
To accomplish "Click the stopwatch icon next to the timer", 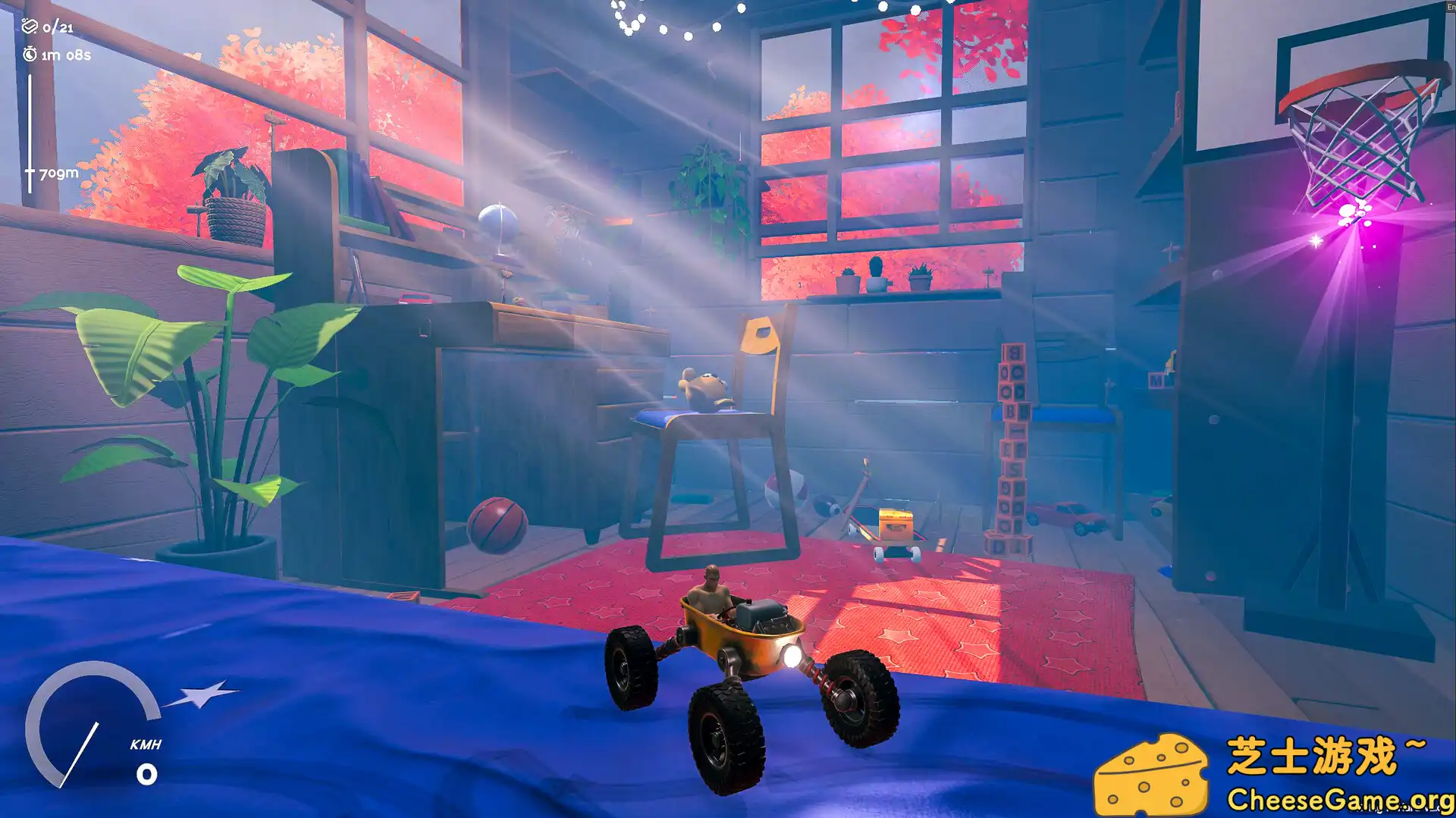I will pyautogui.click(x=29, y=55).
